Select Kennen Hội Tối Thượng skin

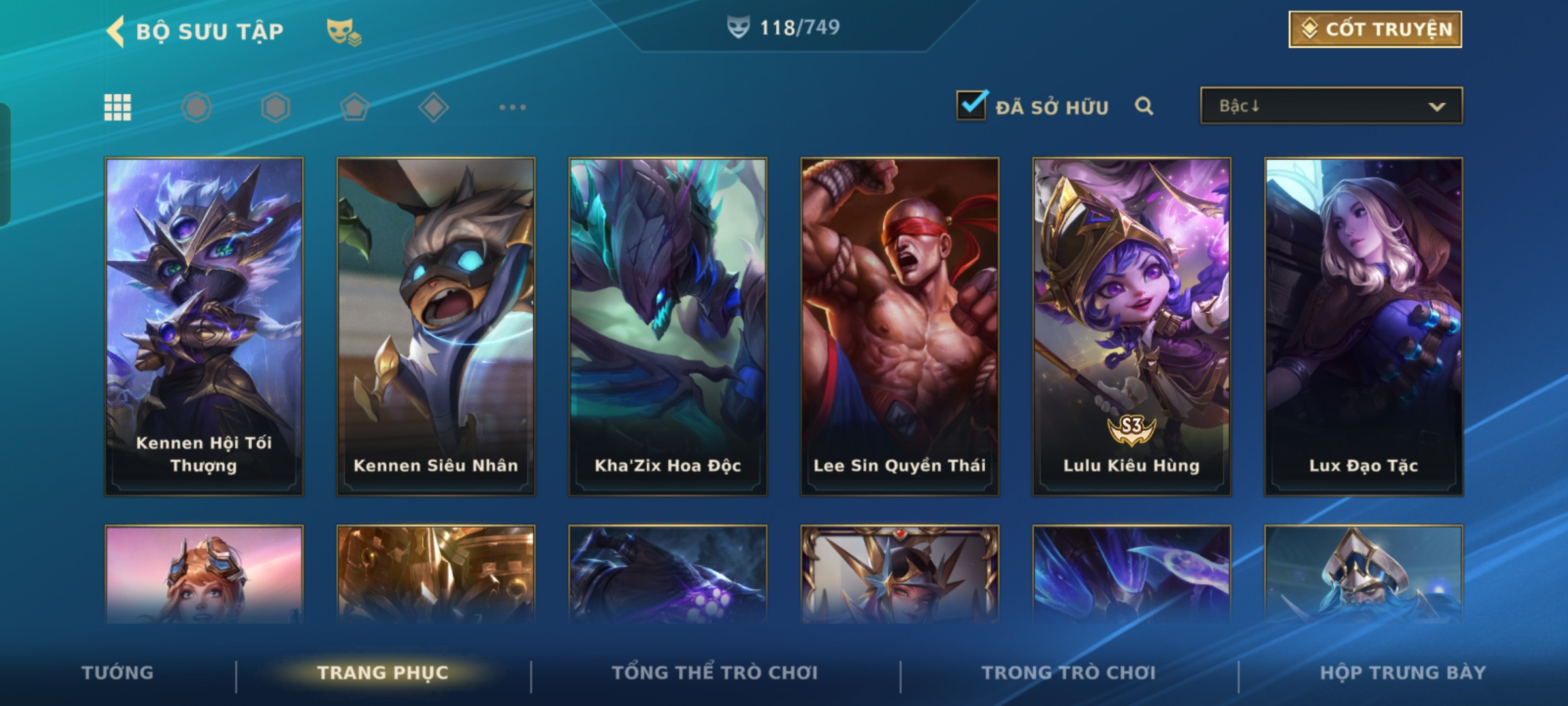click(x=204, y=326)
